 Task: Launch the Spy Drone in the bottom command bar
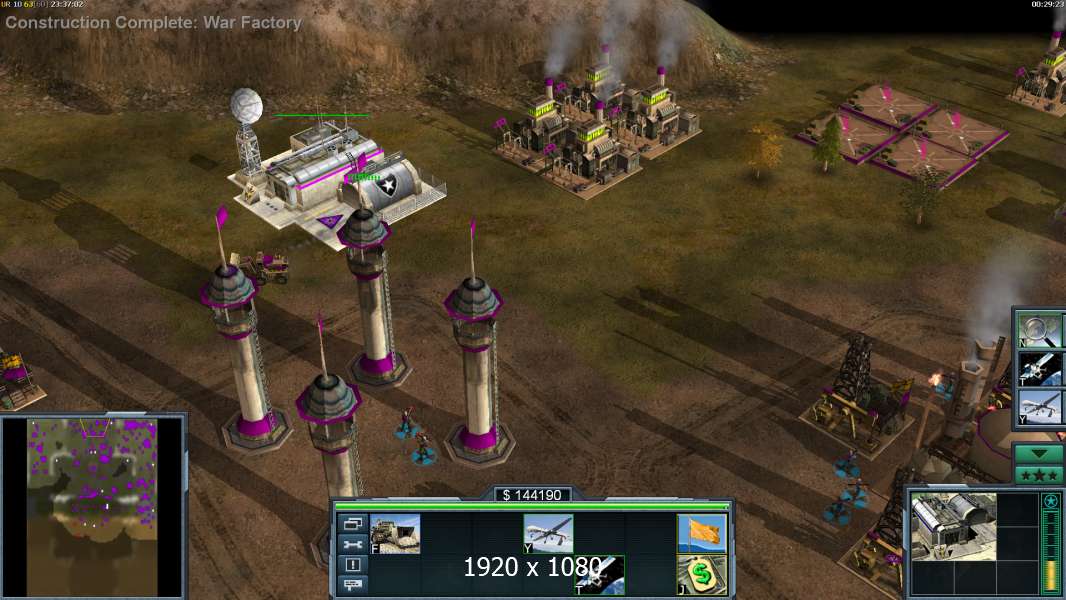tap(548, 534)
